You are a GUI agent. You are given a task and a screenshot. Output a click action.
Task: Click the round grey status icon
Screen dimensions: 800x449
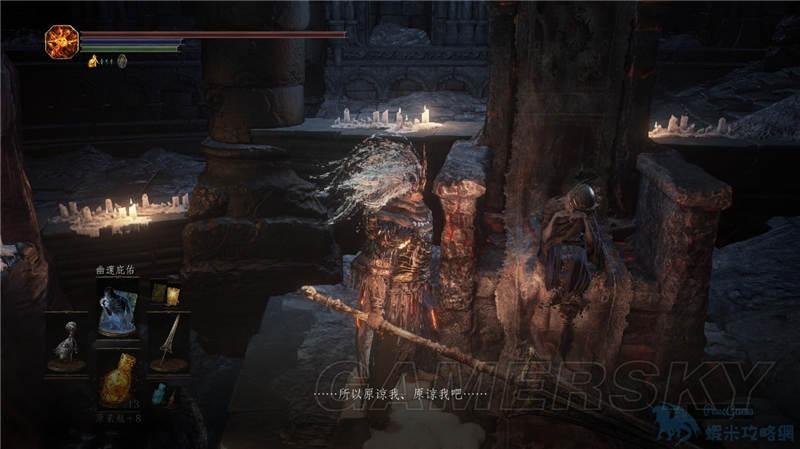coord(122,61)
